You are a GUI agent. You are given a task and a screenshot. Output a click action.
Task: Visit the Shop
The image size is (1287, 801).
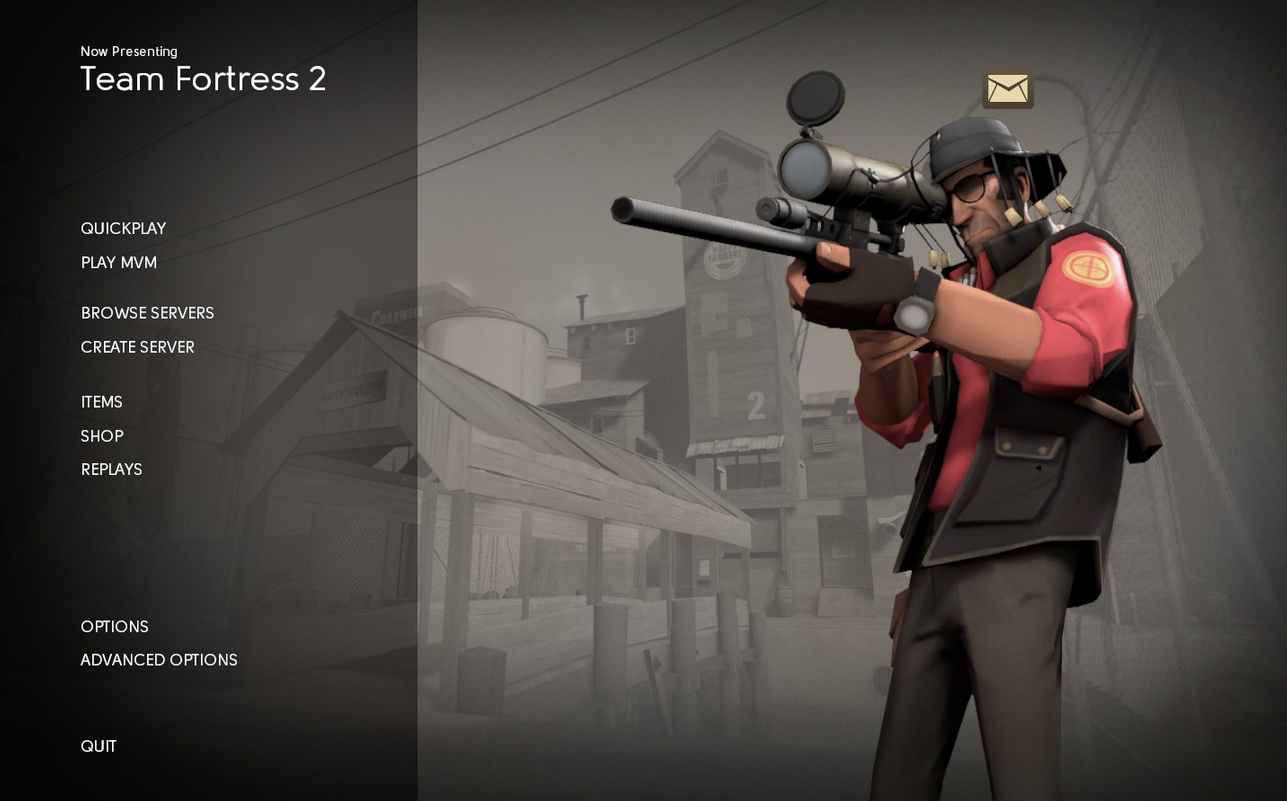tap(101, 436)
